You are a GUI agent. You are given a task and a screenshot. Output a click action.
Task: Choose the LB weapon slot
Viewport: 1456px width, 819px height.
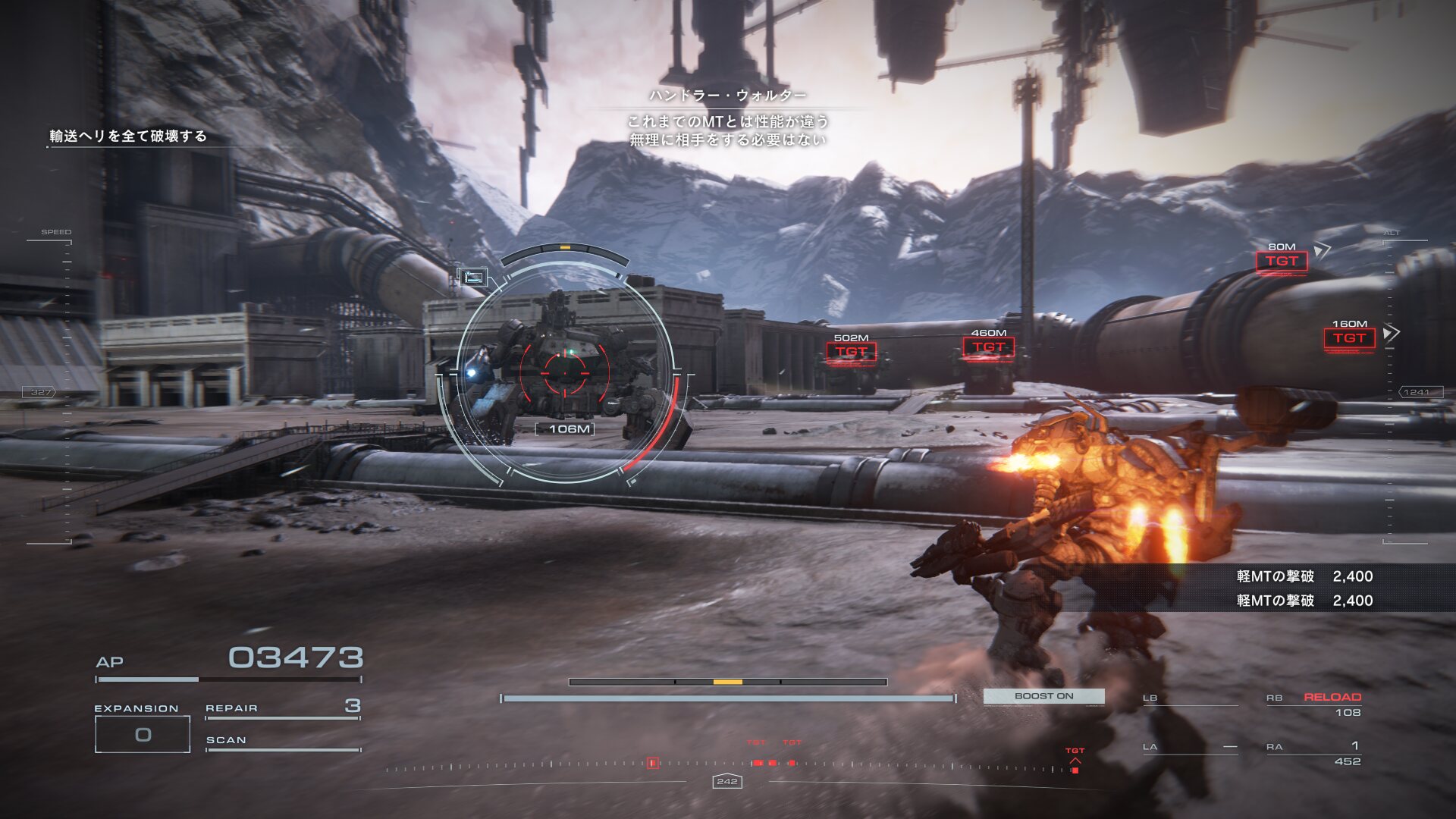[1189, 699]
